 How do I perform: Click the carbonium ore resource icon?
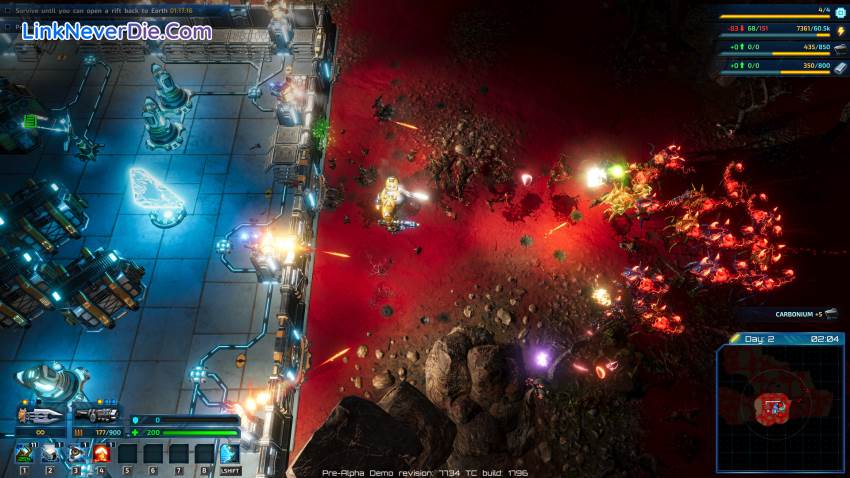(840, 48)
